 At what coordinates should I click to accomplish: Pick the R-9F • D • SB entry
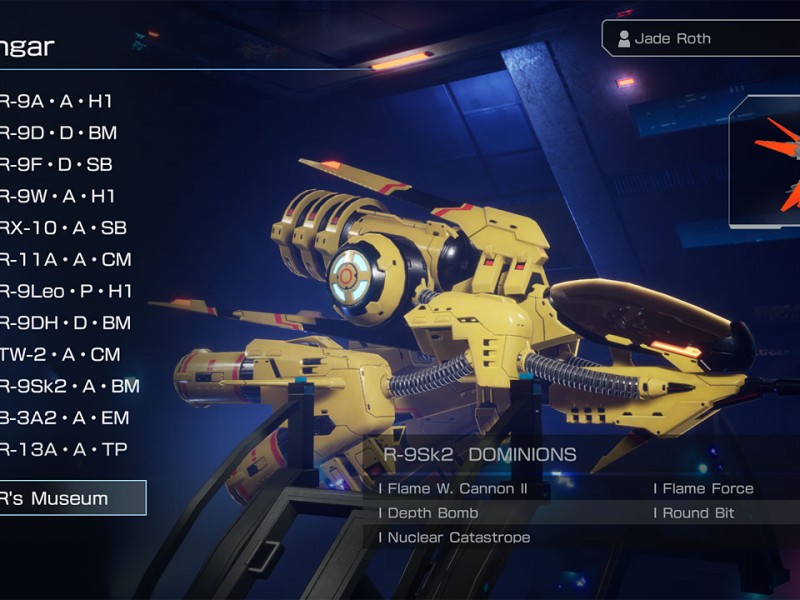tap(56, 165)
